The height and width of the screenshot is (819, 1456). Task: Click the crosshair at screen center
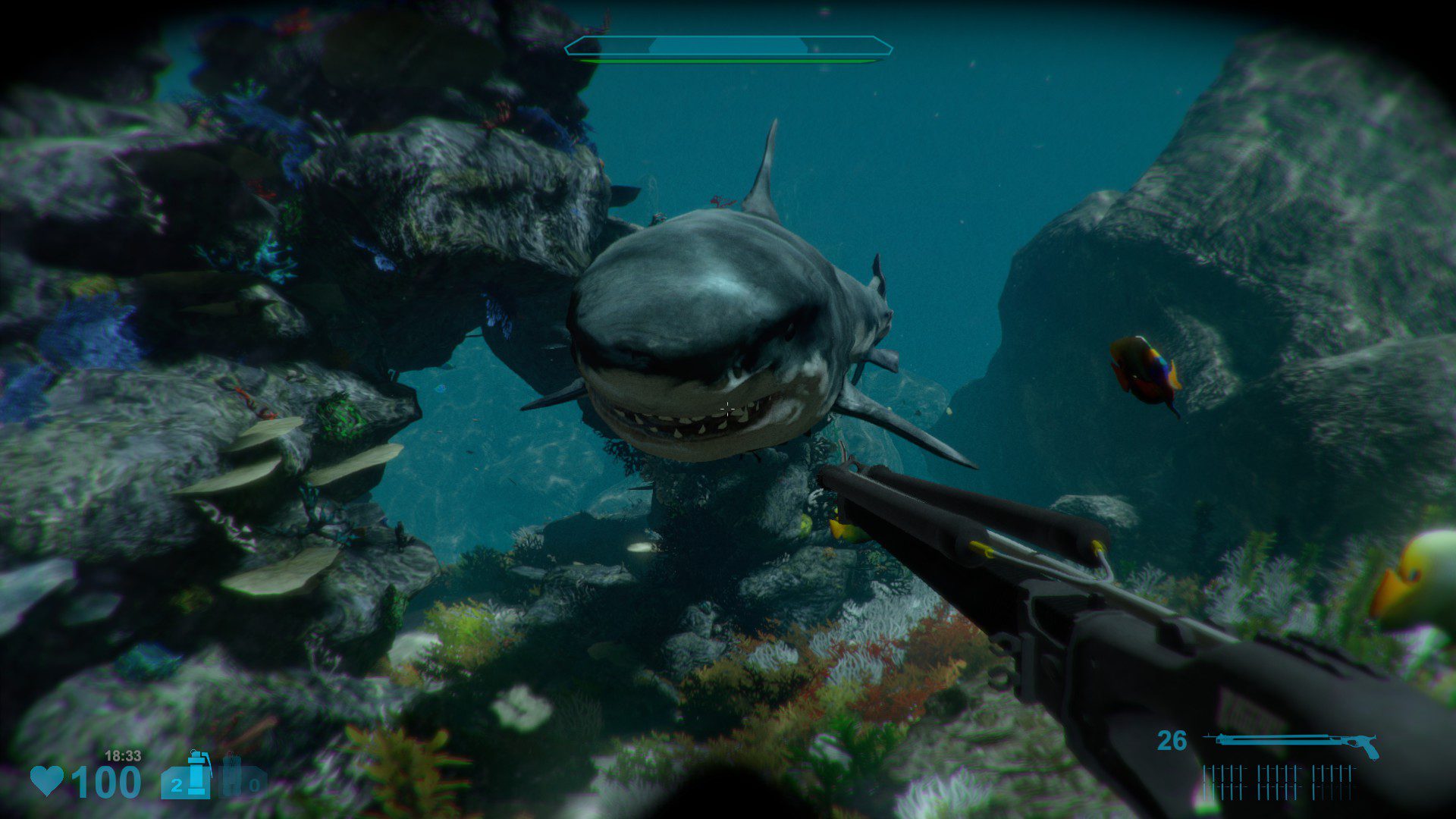726,410
